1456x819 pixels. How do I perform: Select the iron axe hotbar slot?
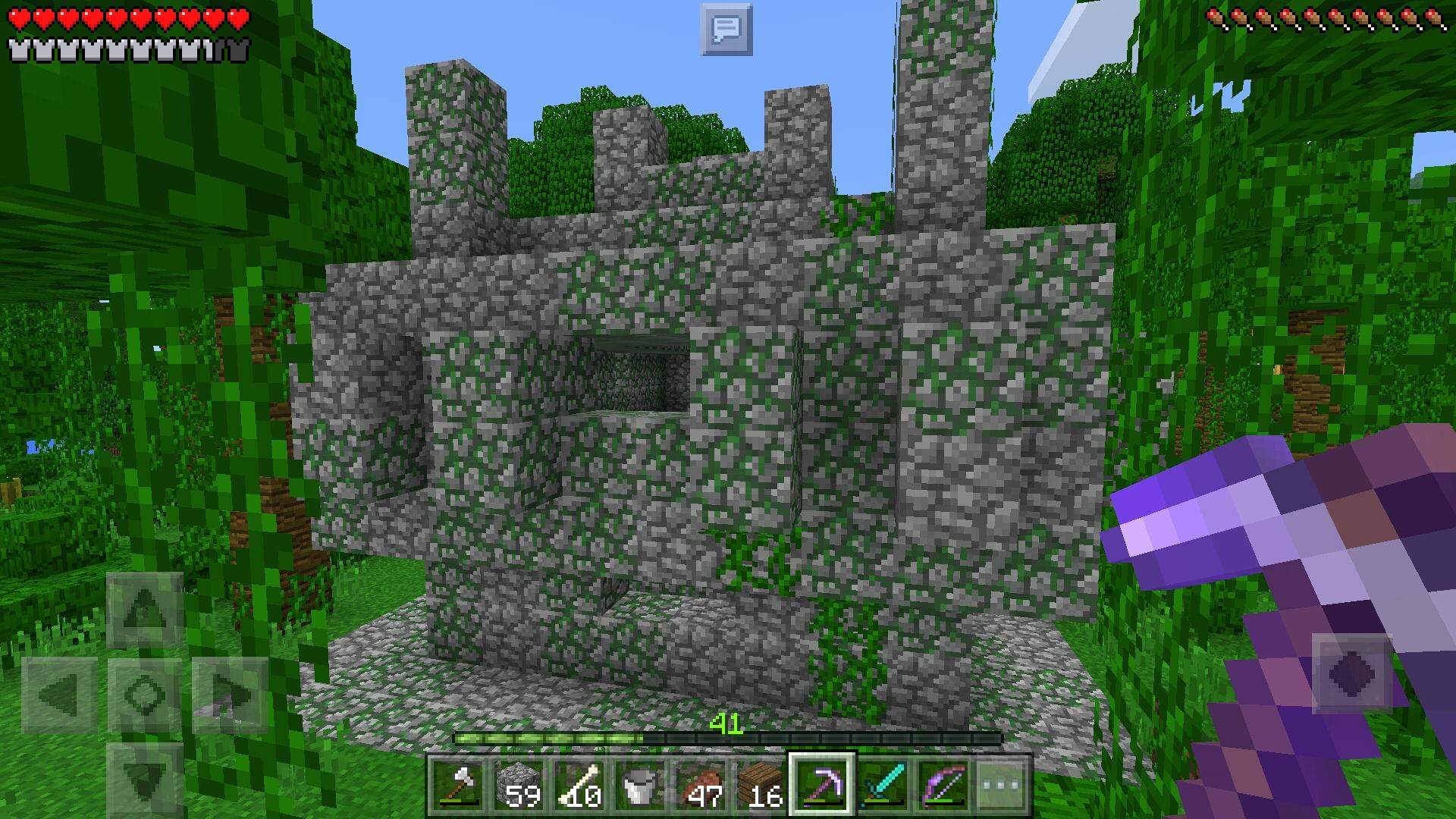[460, 785]
